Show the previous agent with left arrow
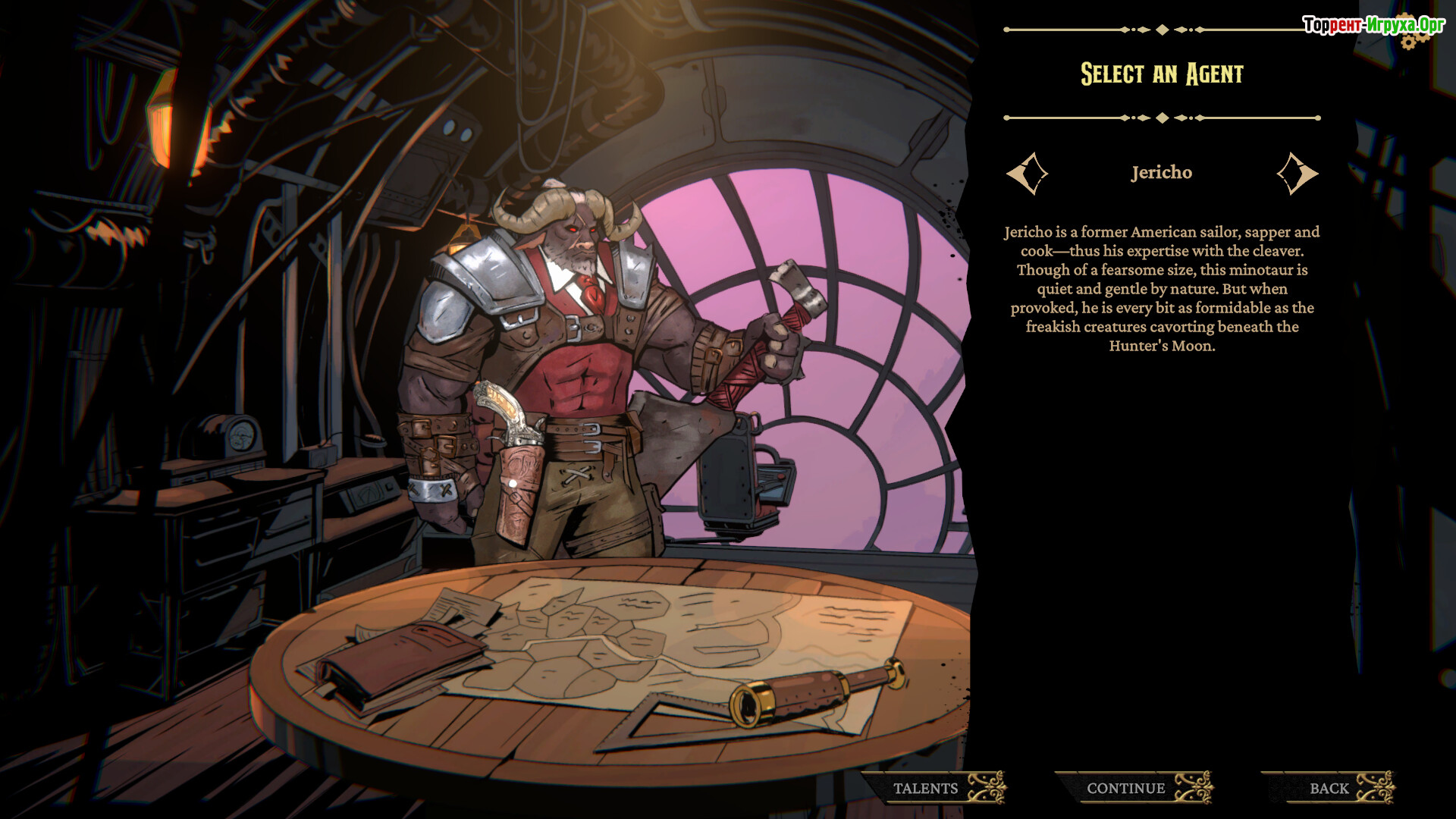Screen dimensions: 1456x819 (x=1028, y=174)
